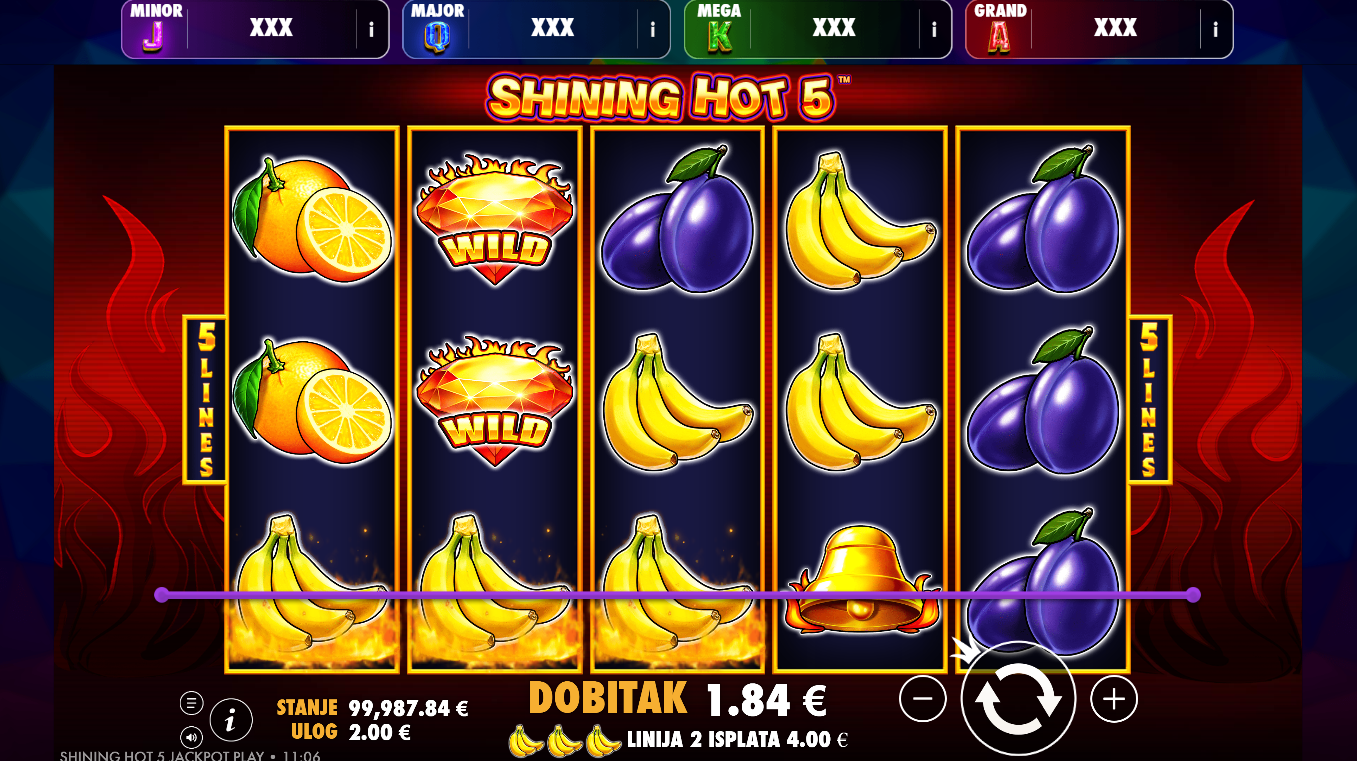
Task: Show info for the Minor jackpot
Action: coord(371,29)
